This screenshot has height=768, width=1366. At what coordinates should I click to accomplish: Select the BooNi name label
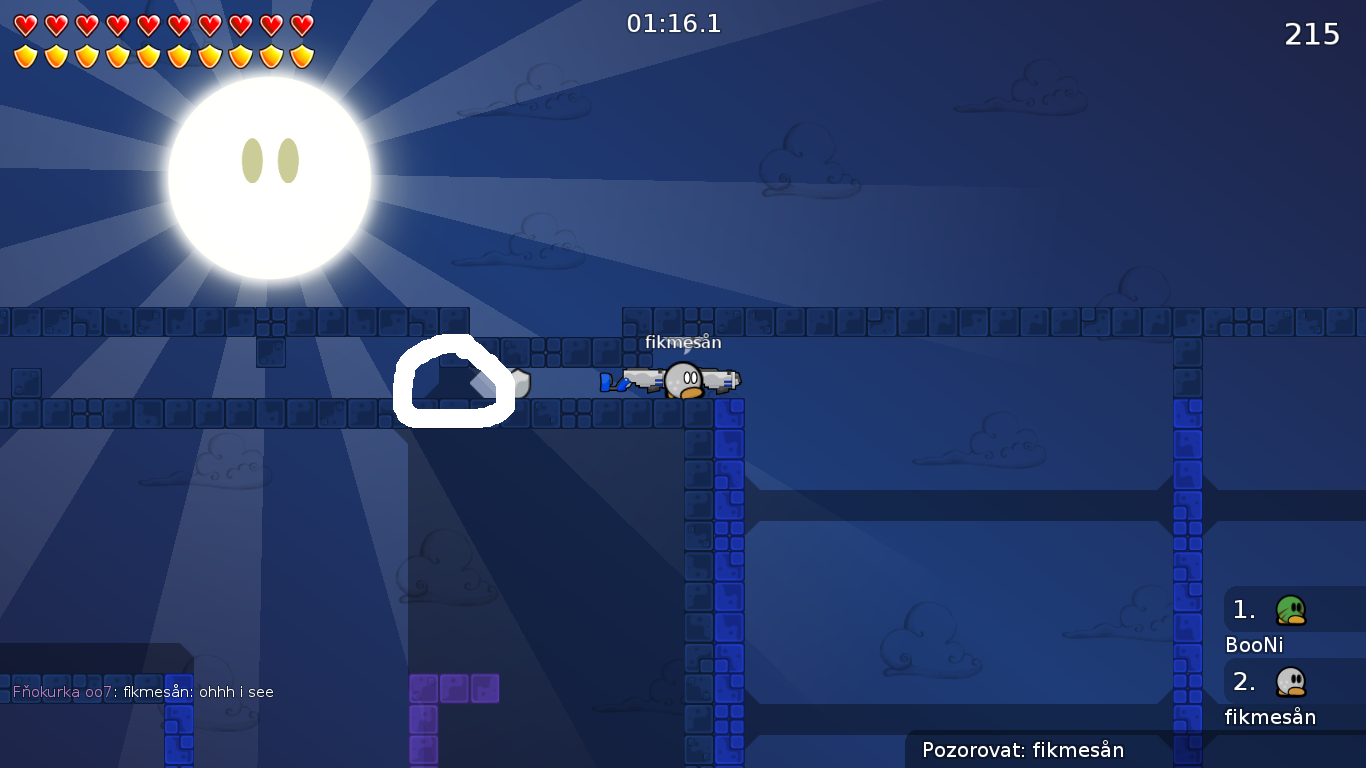1254,645
